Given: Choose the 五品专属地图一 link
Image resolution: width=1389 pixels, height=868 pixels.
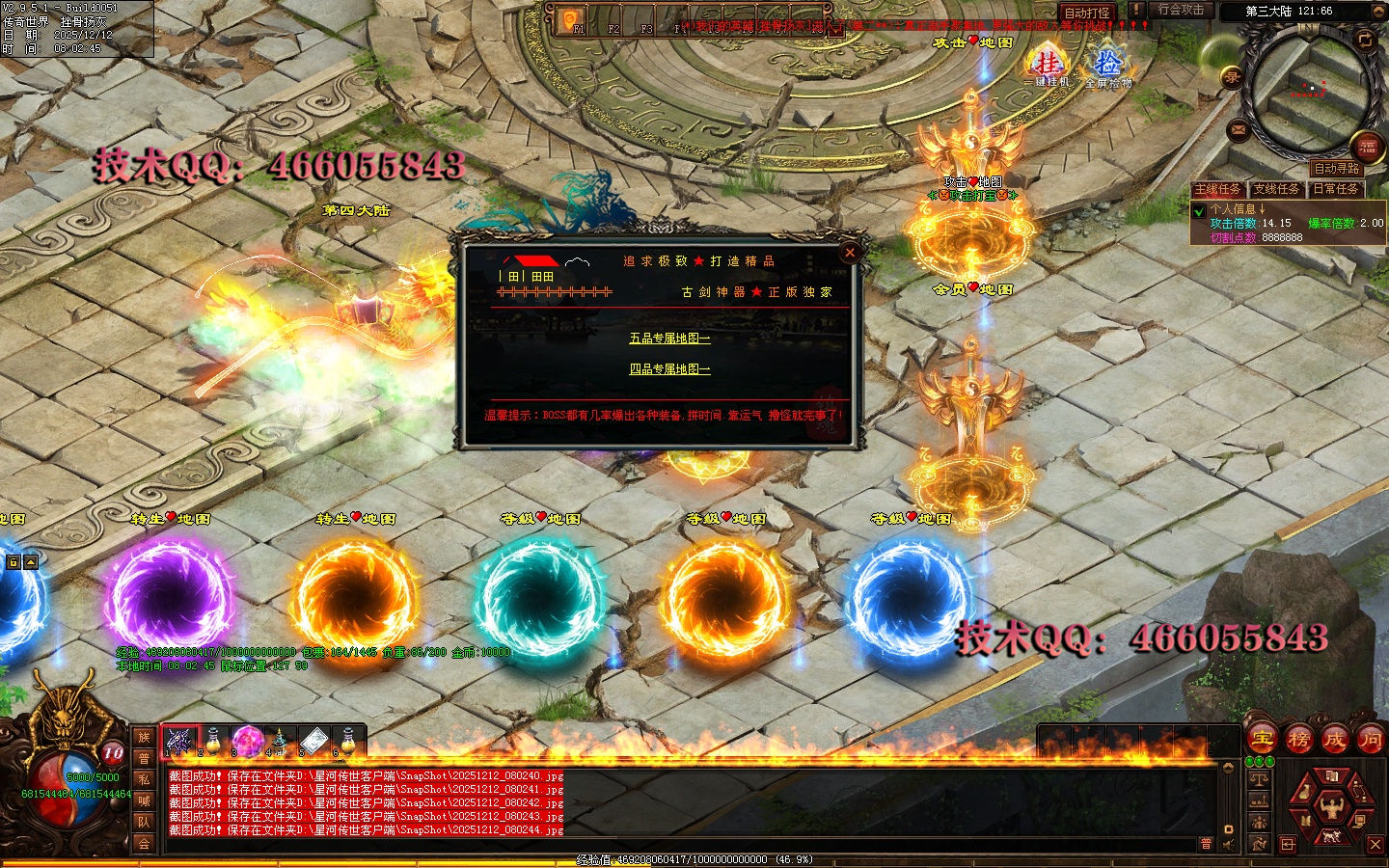Looking at the screenshot, I should tap(669, 339).
